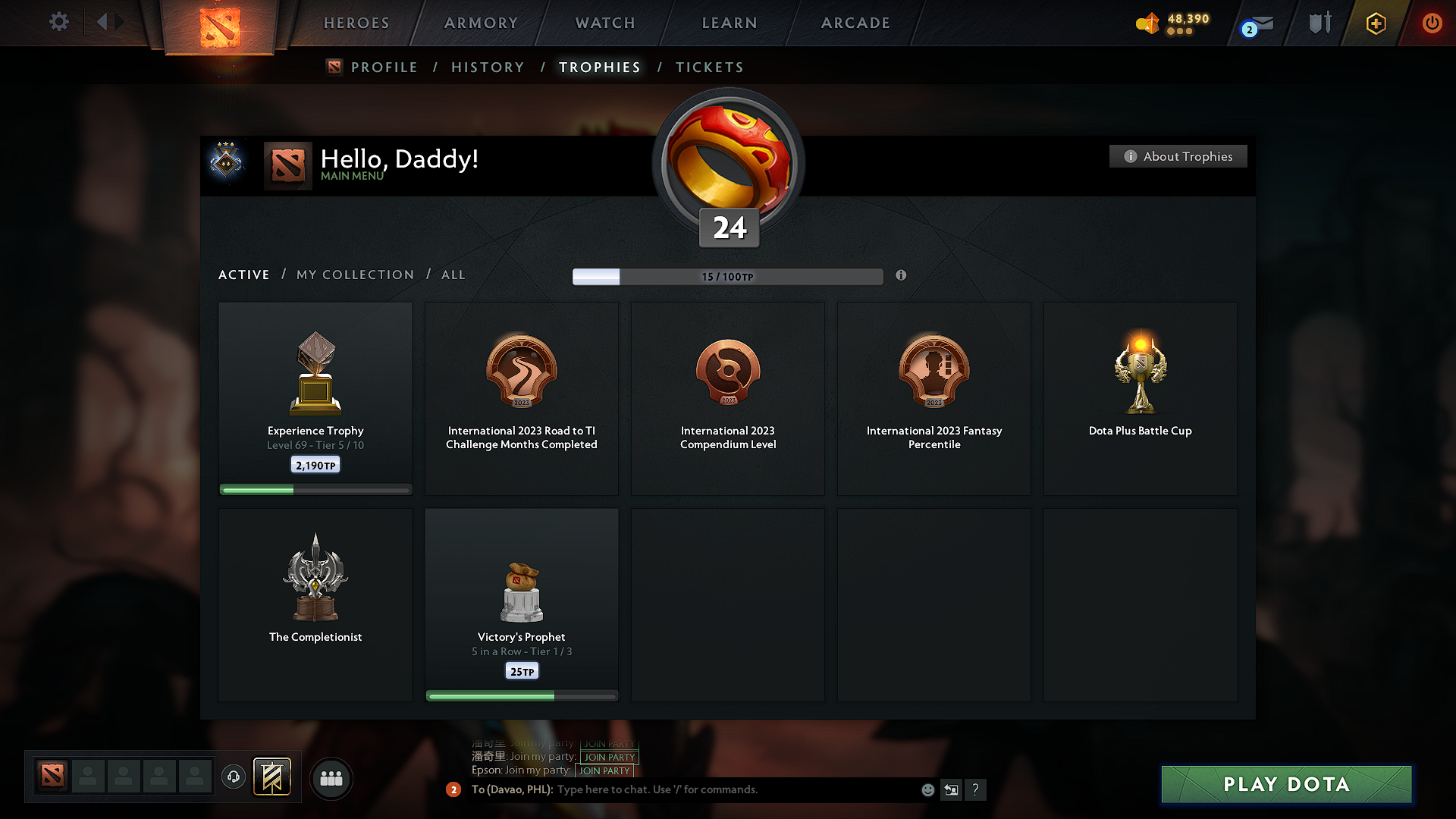Switch to the HISTORY tab

pos(488,67)
